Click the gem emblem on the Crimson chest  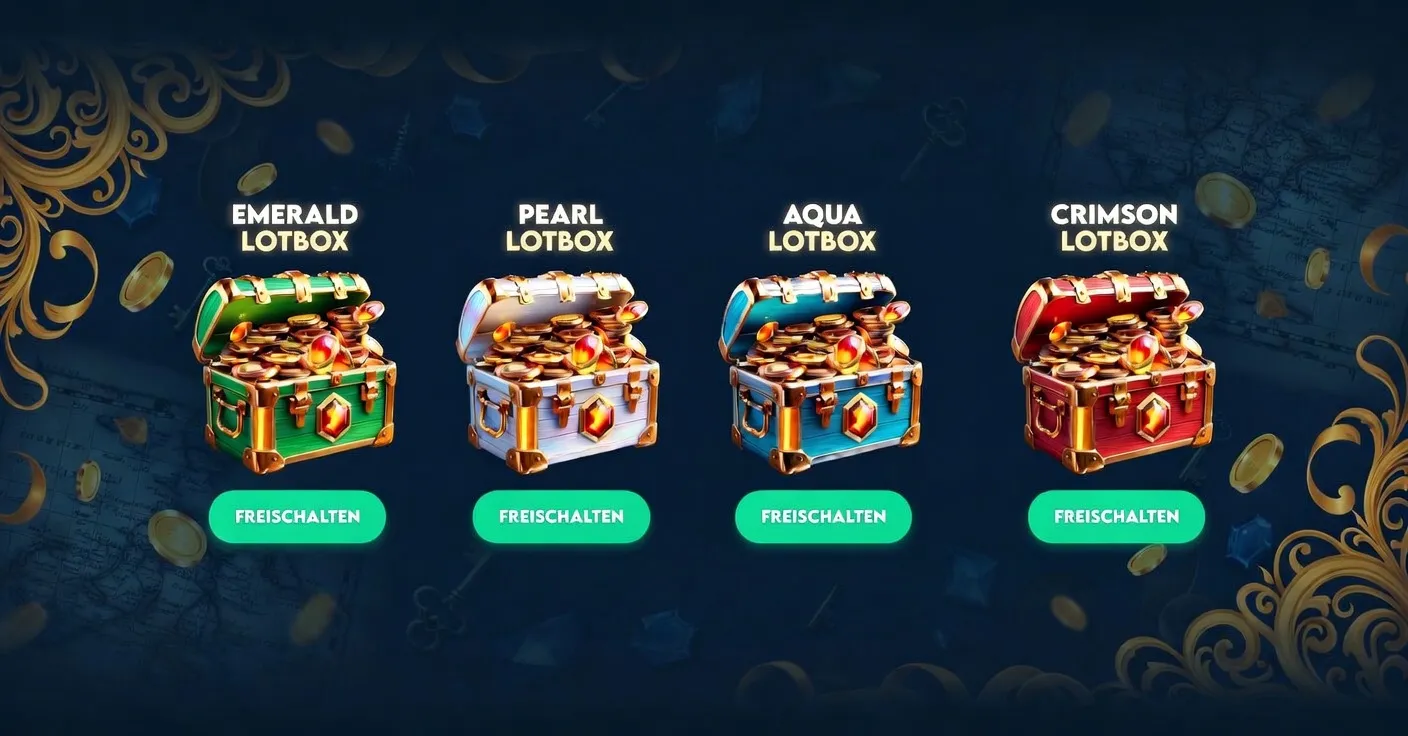(1156, 416)
